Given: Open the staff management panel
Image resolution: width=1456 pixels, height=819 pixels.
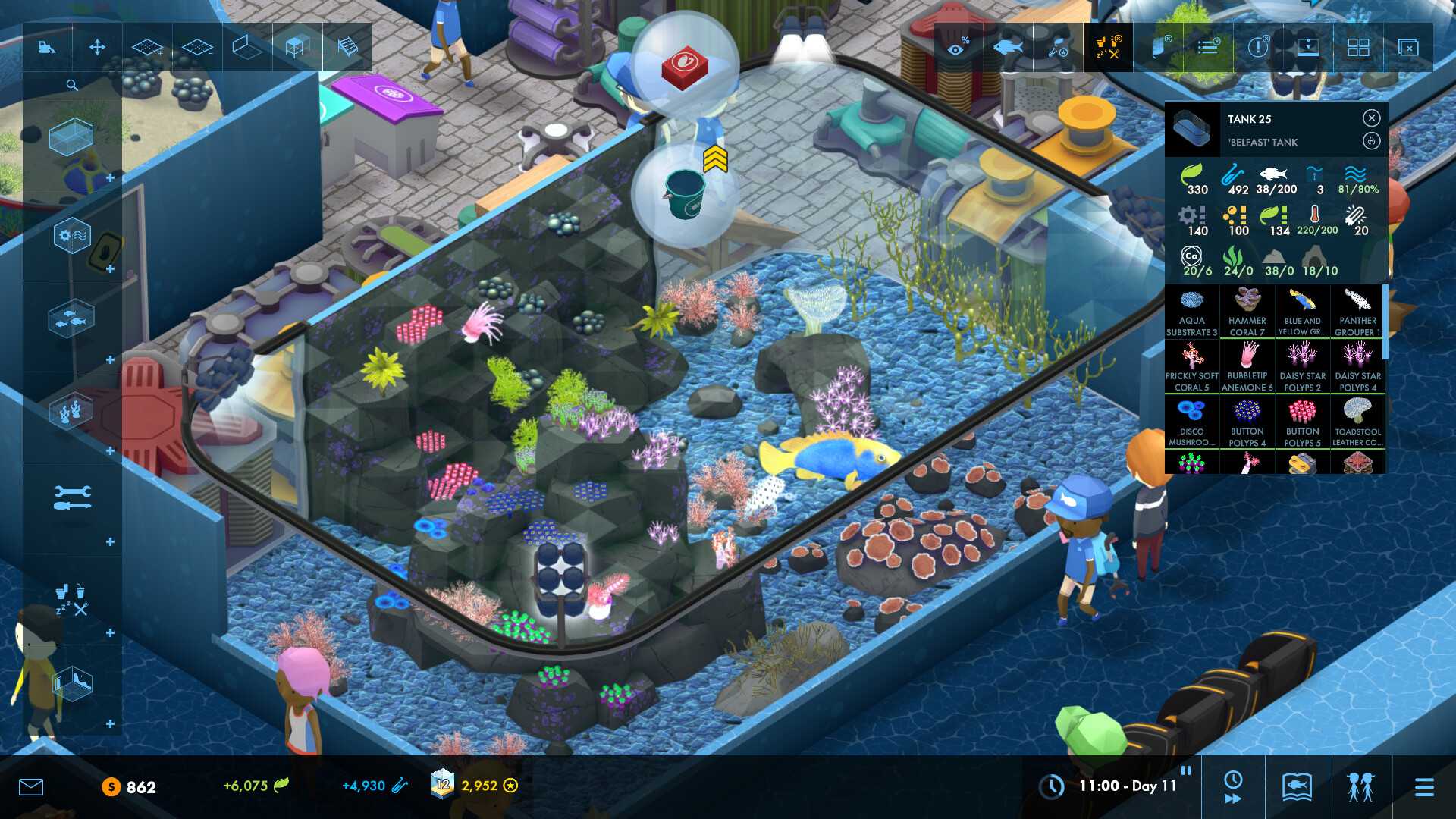Looking at the screenshot, I should [x=1360, y=787].
